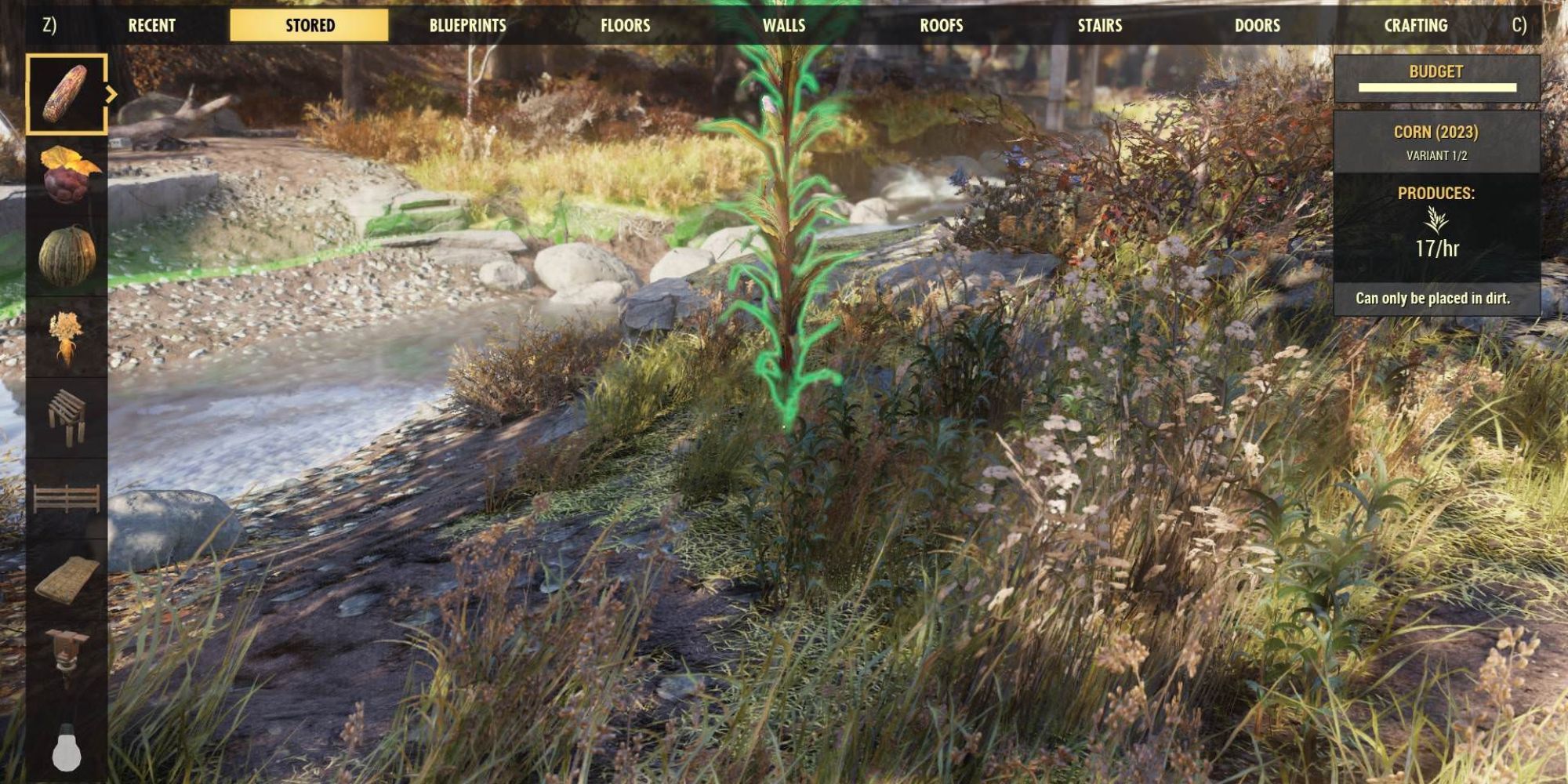This screenshot has height=784, width=1568.
Task: Open the Z) previous category cycler
Action: (49, 24)
